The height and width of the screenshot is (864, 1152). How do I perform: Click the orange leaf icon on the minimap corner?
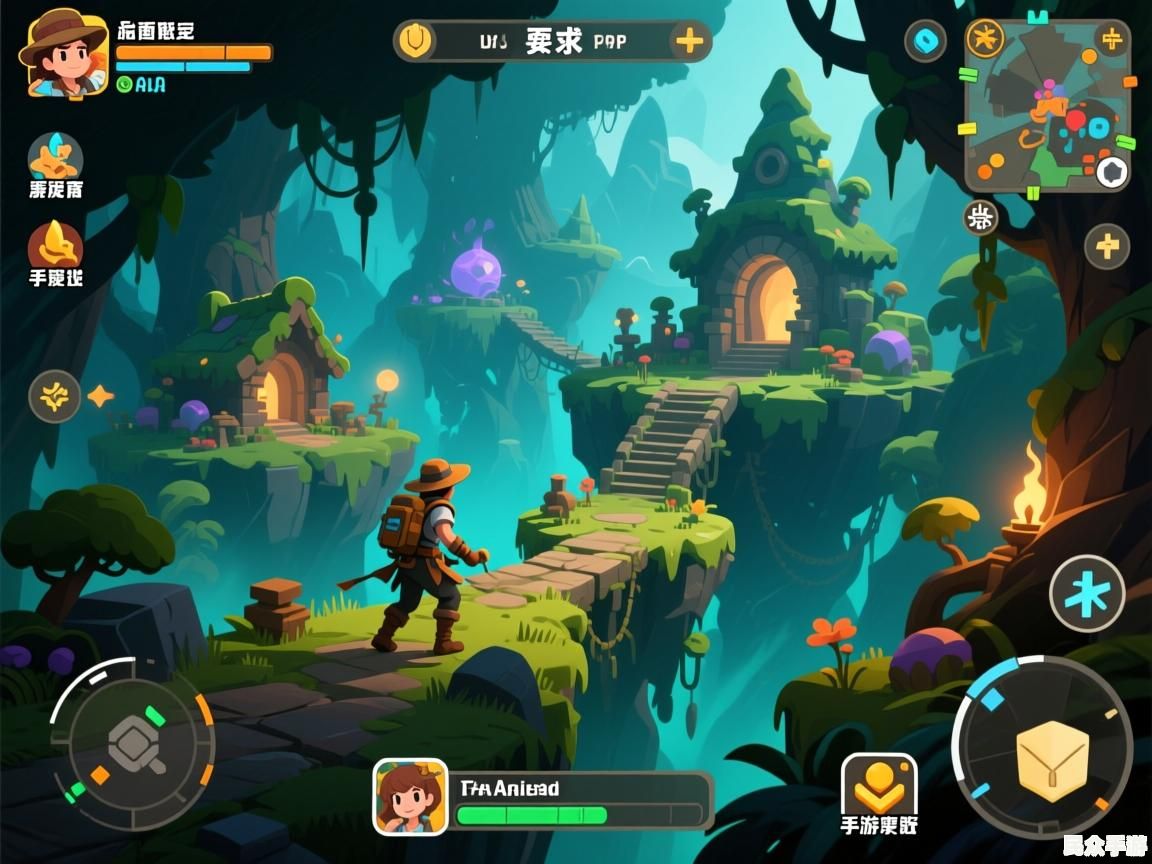point(986,40)
